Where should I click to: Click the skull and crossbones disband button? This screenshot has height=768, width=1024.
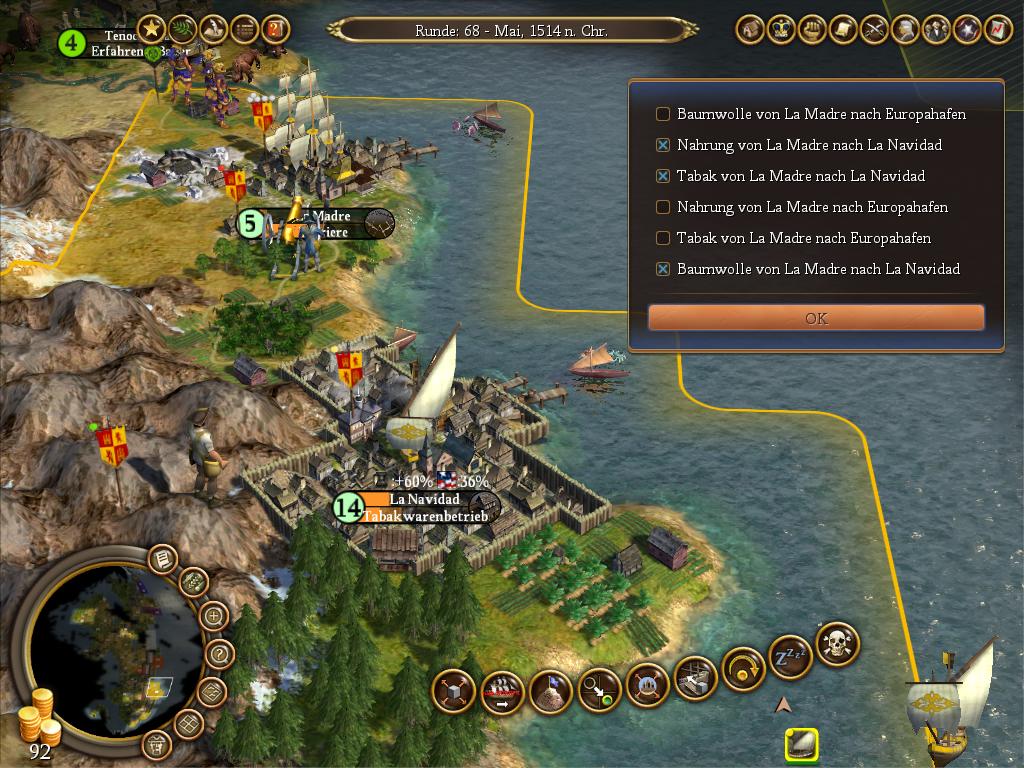(837, 646)
